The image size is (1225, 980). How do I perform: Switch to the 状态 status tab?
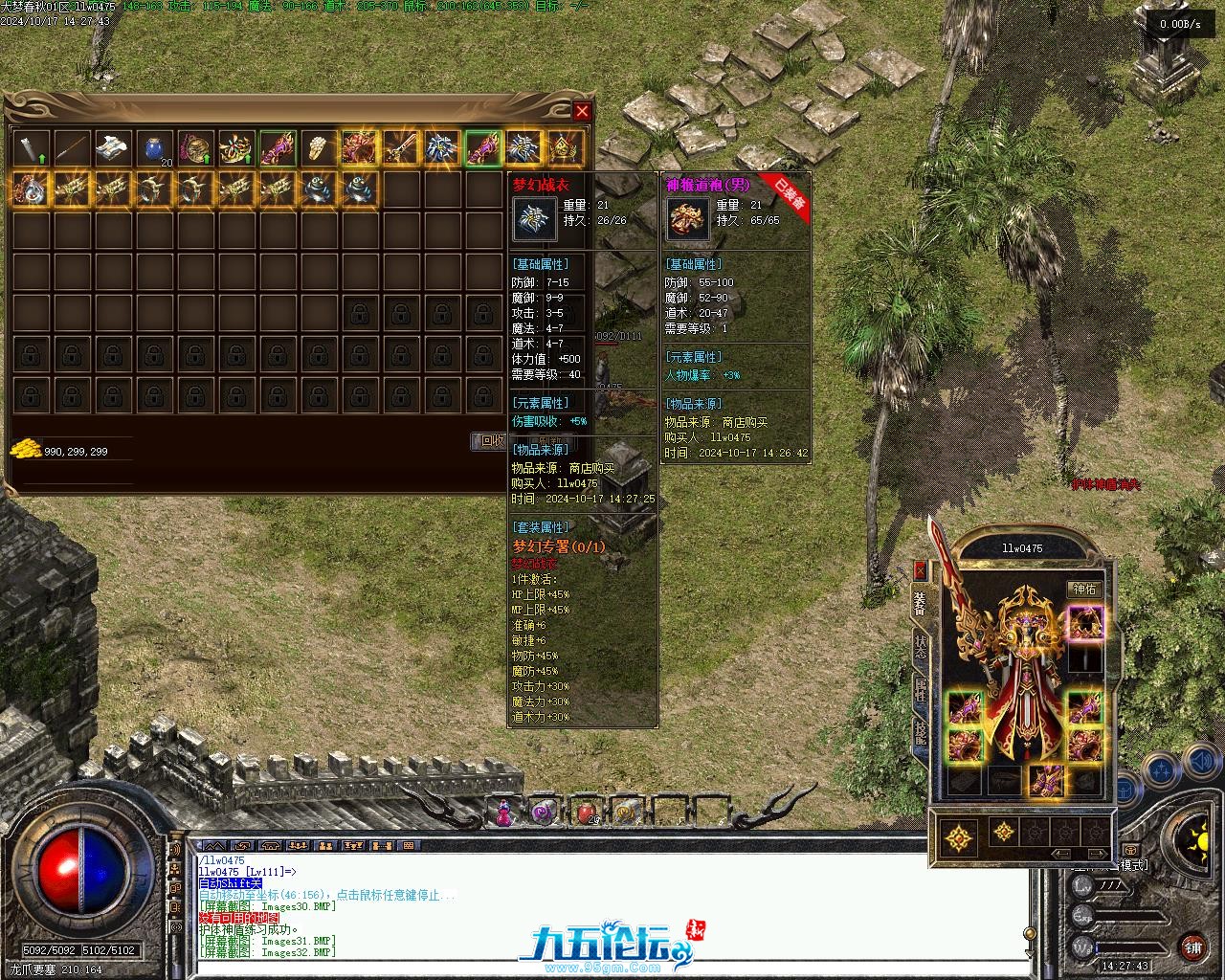(921, 650)
